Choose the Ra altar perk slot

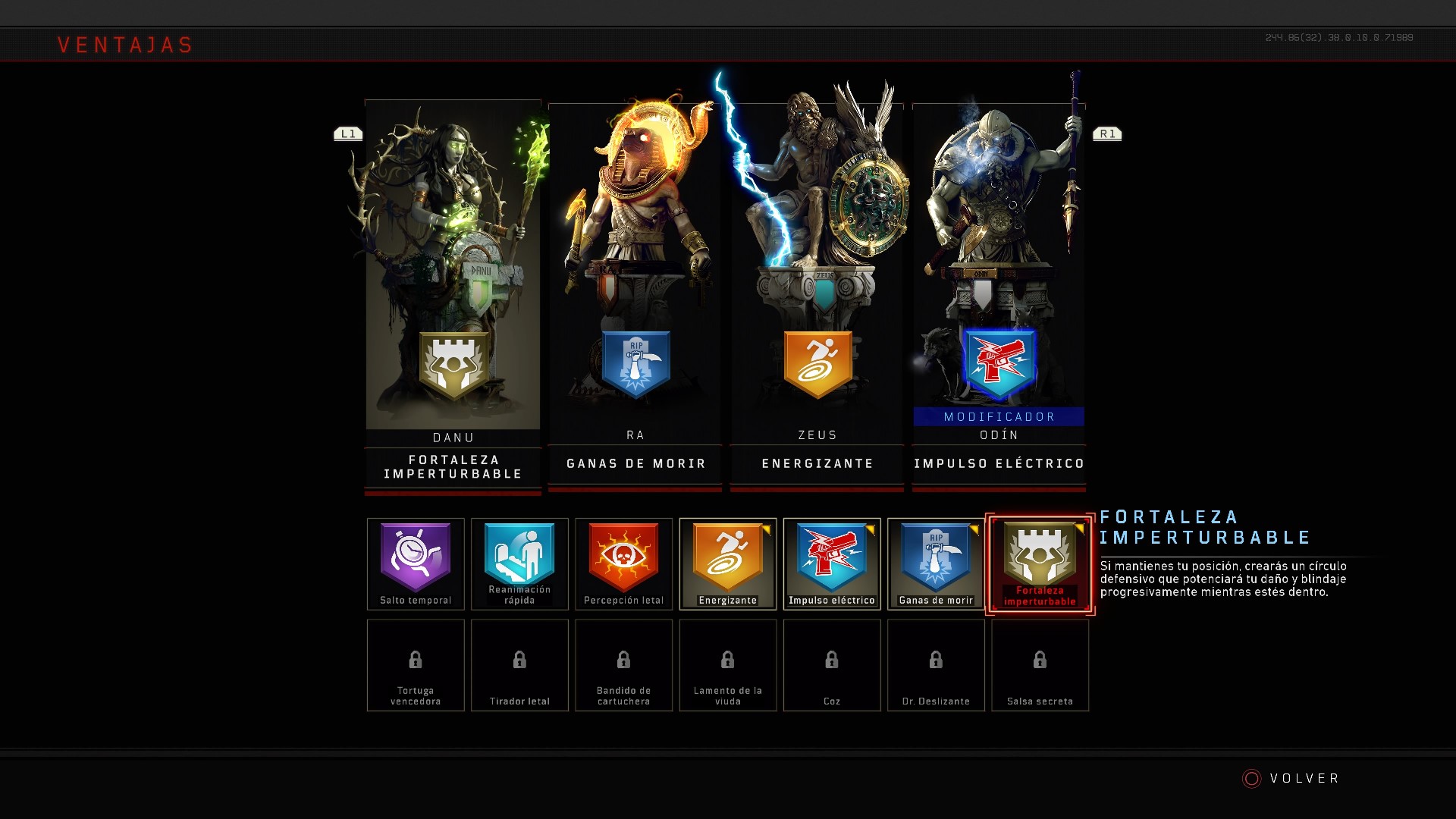click(635, 296)
